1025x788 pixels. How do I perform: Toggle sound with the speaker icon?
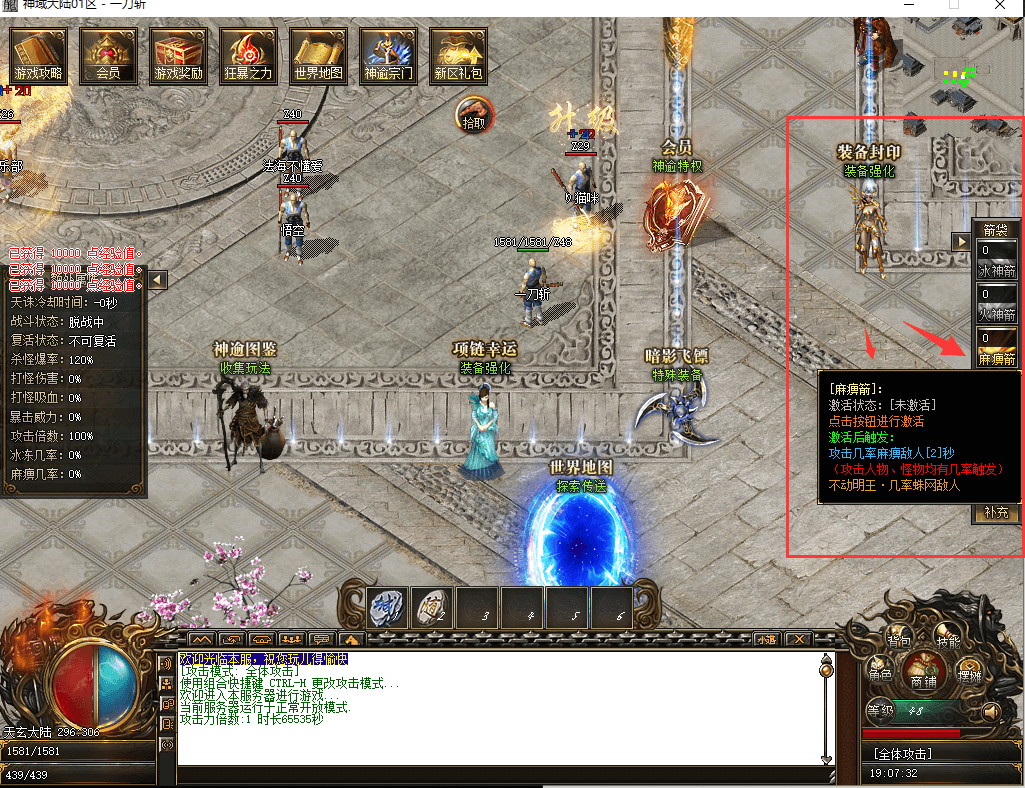pyautogui.click(x=991, y=711)
